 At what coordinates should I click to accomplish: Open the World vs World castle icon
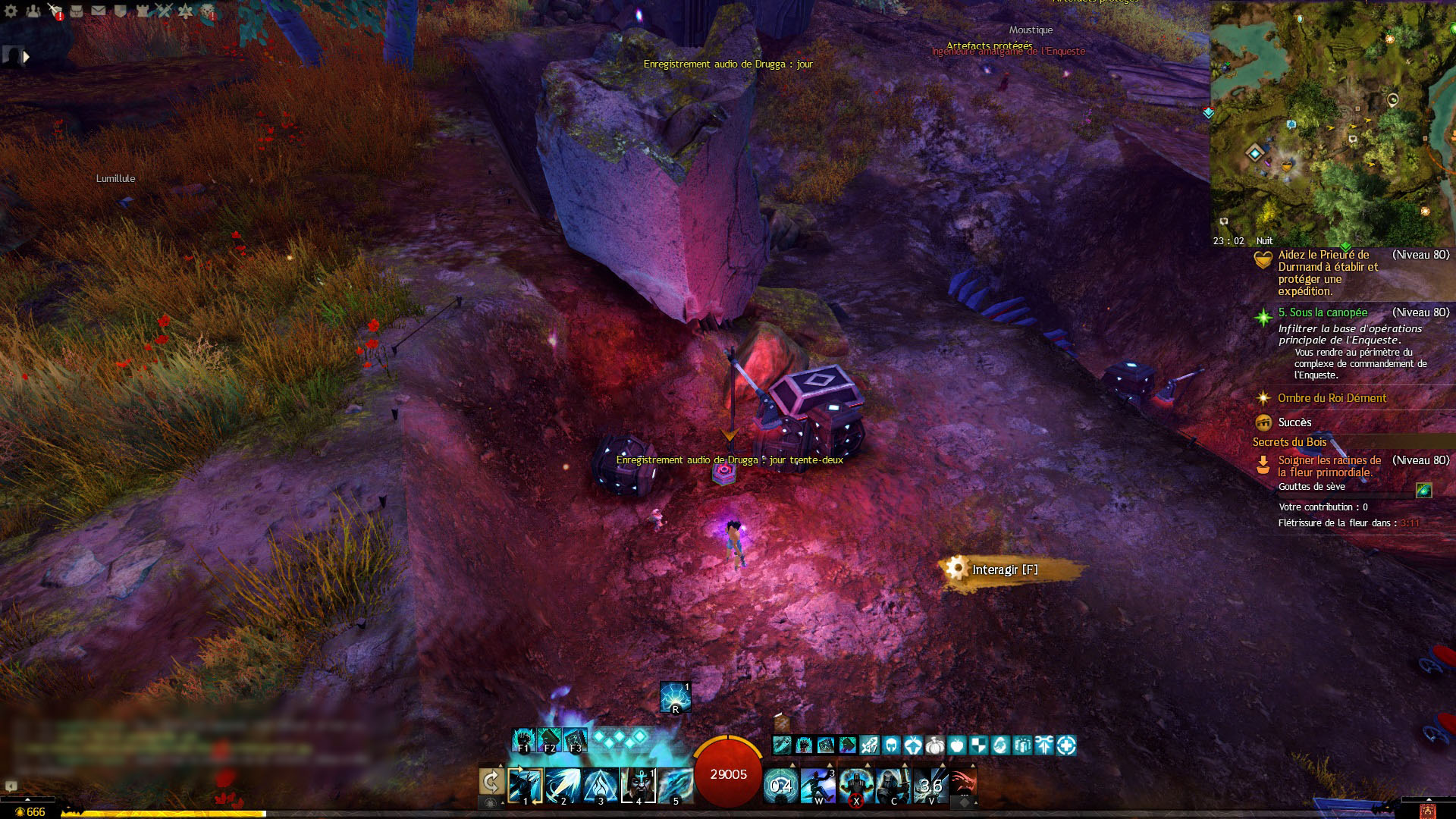(143, 11)
